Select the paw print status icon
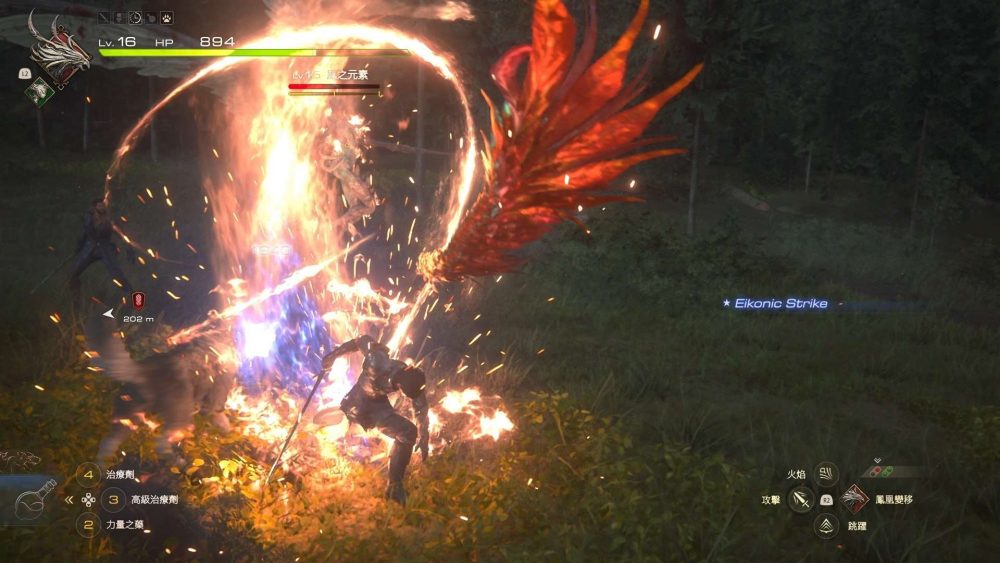1000x563 pixels. coord(166,17)
